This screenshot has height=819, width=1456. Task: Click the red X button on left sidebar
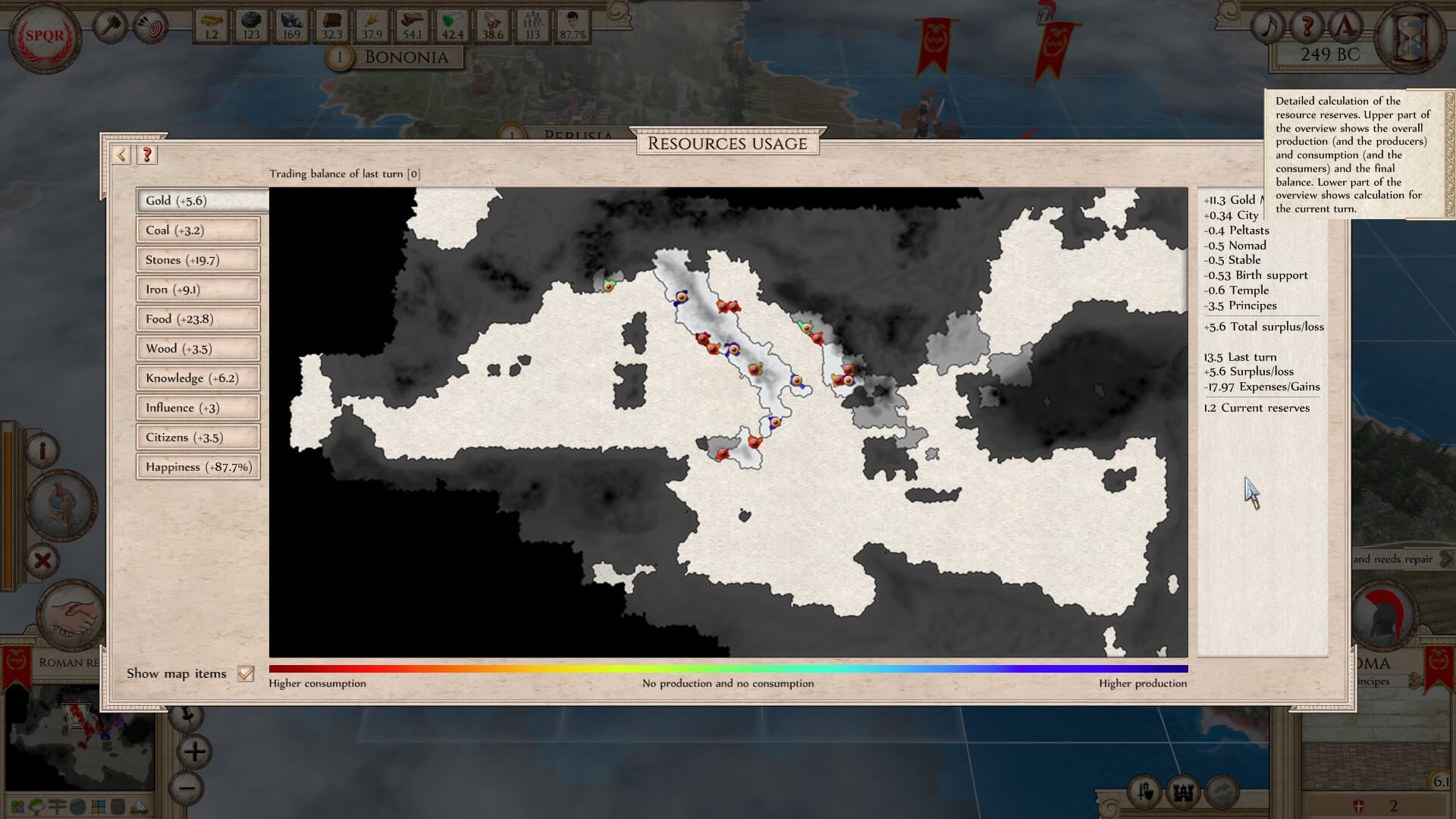click(x=43, y=561)
